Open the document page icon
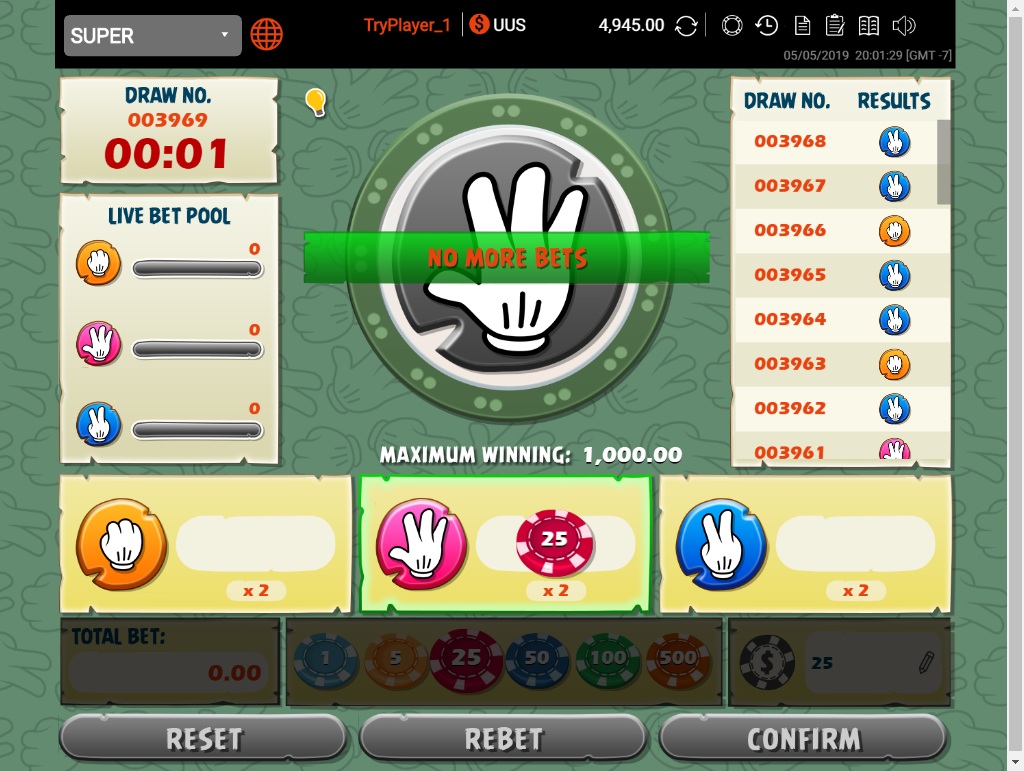 coord(802,26)
